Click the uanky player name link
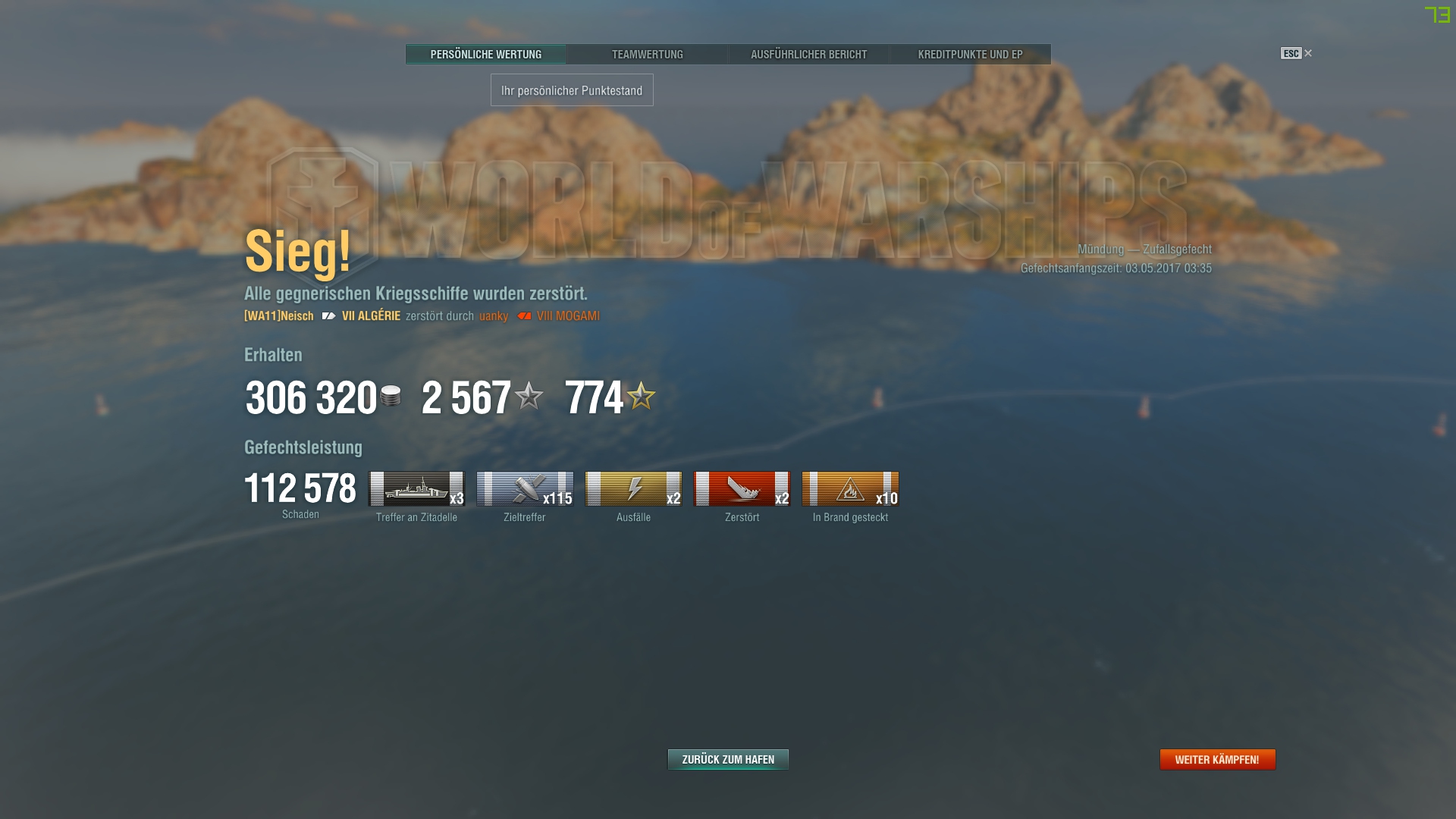This screenshot has height=819, width=1456. (492, 315)
